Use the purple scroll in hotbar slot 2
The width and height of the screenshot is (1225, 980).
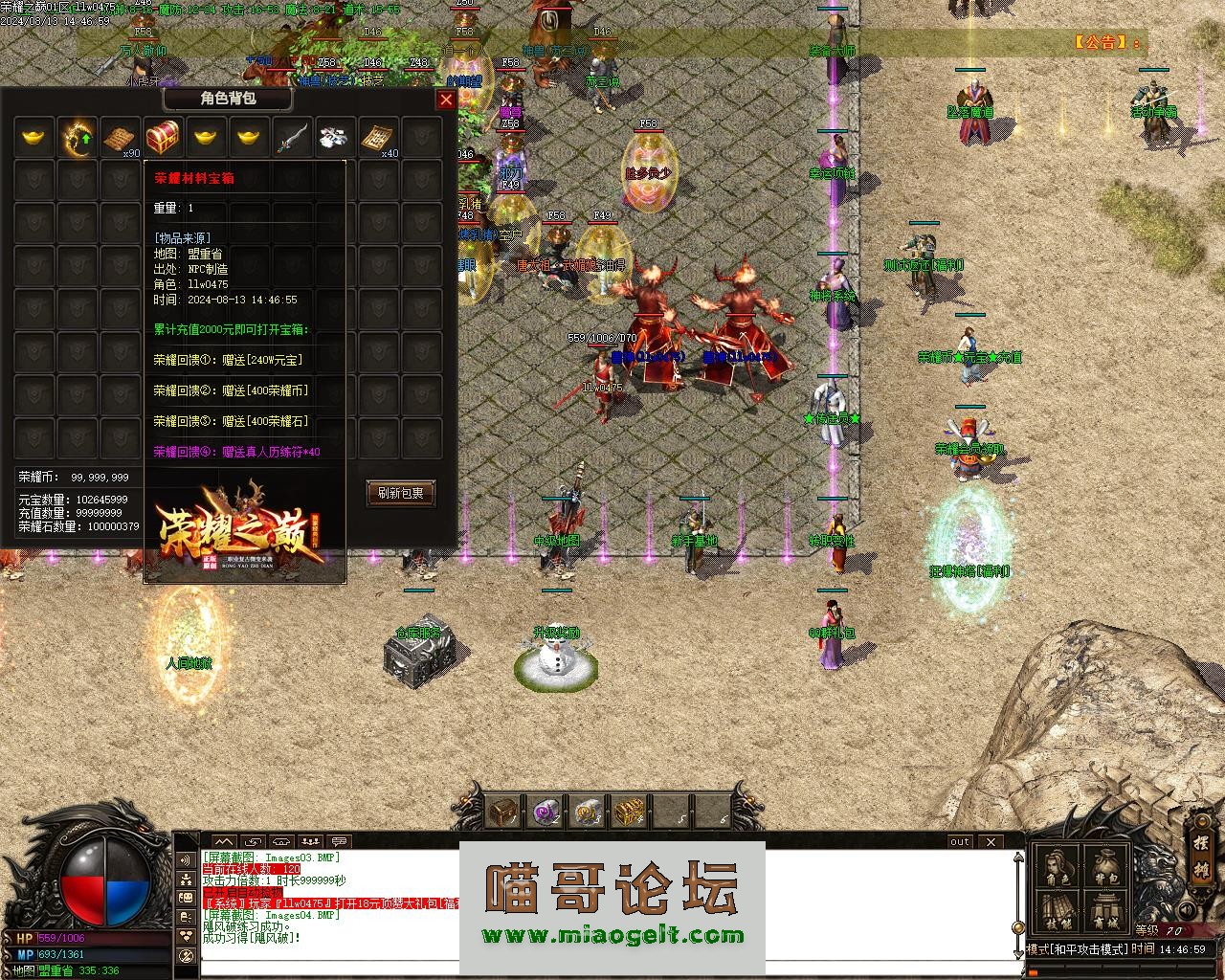[x=546, y=812]
